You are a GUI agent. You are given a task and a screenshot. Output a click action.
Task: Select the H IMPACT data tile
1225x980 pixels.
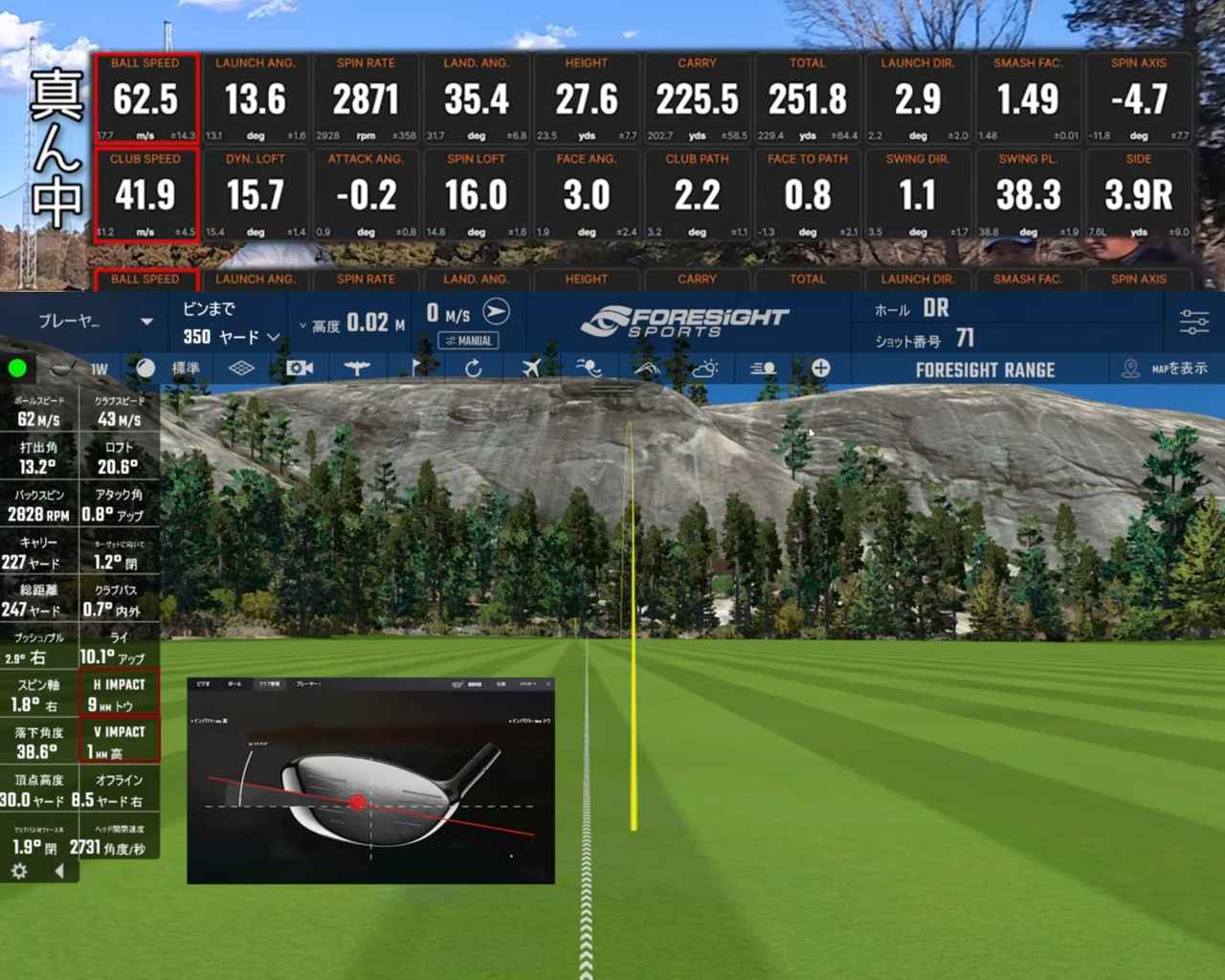pos(119,694)
